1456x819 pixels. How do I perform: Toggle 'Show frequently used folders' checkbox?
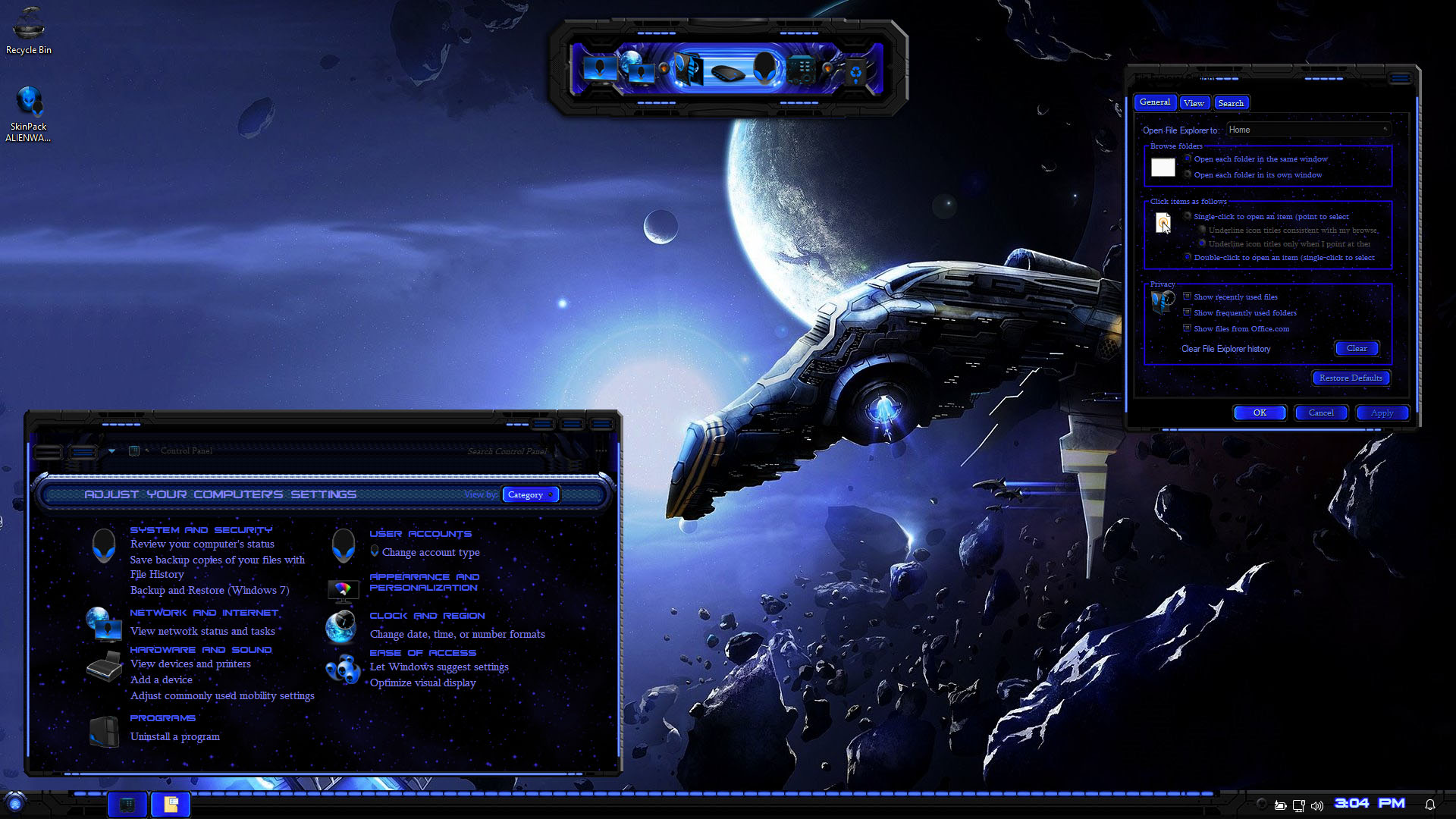click(x=1188, y=313)
